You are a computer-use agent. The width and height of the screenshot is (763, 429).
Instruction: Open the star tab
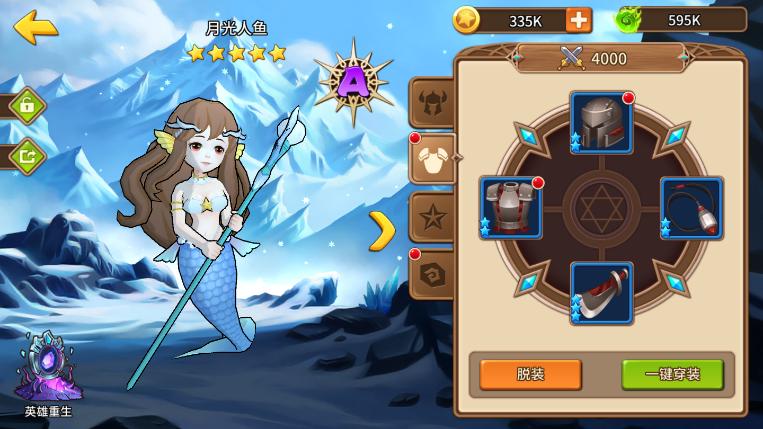(x=433, y=216)
